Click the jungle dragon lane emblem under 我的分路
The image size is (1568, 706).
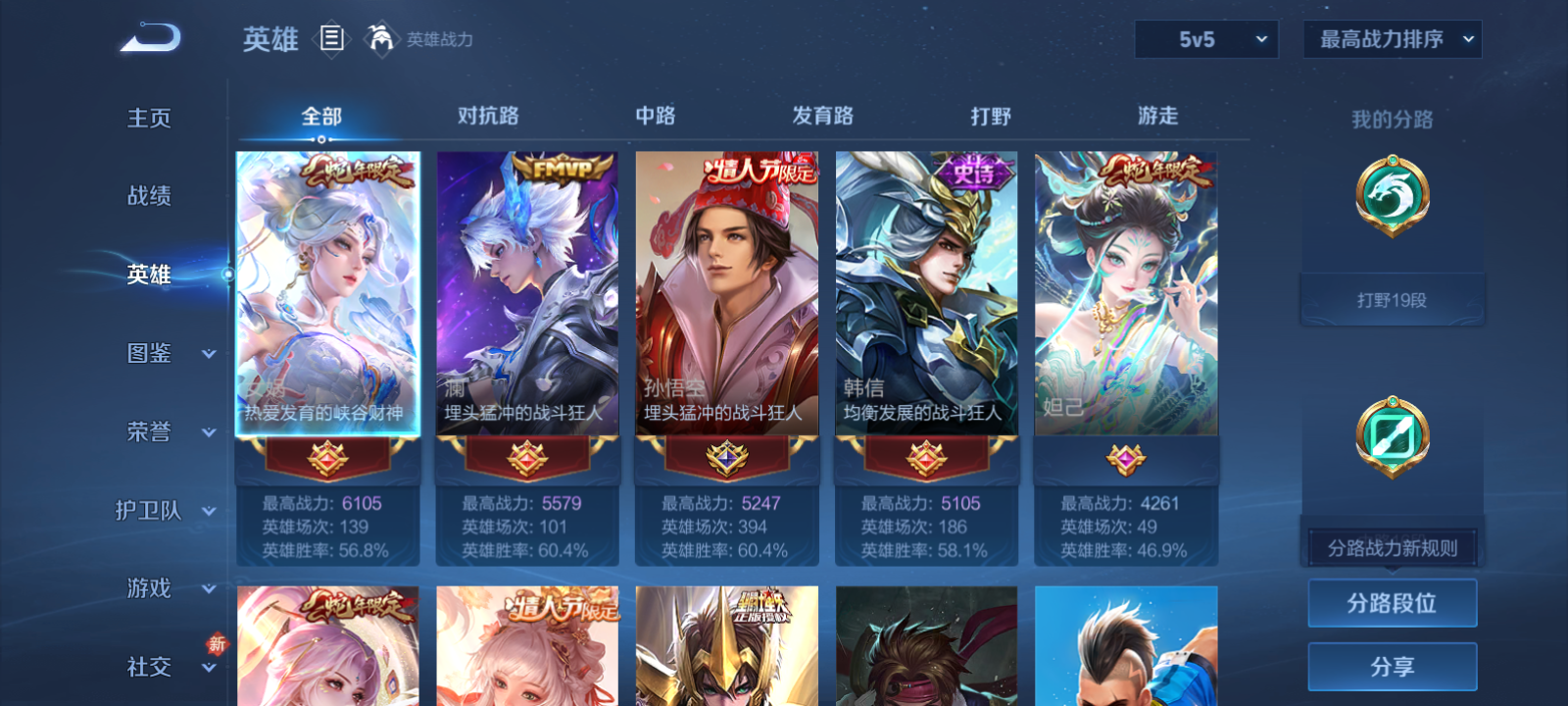point(1393,194)
